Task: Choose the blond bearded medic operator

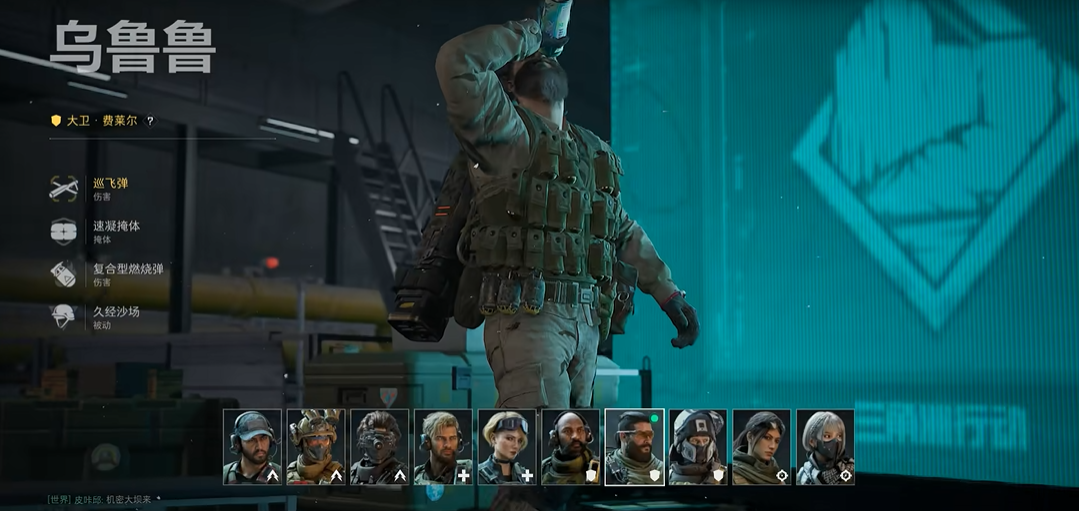Action: (x=443, y=447)
